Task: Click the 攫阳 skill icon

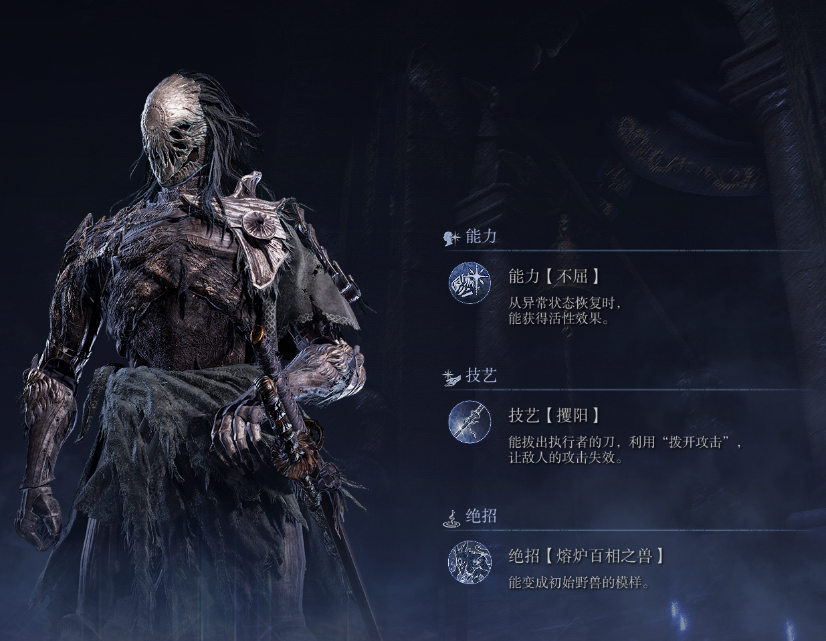Action: coord(469,421)
